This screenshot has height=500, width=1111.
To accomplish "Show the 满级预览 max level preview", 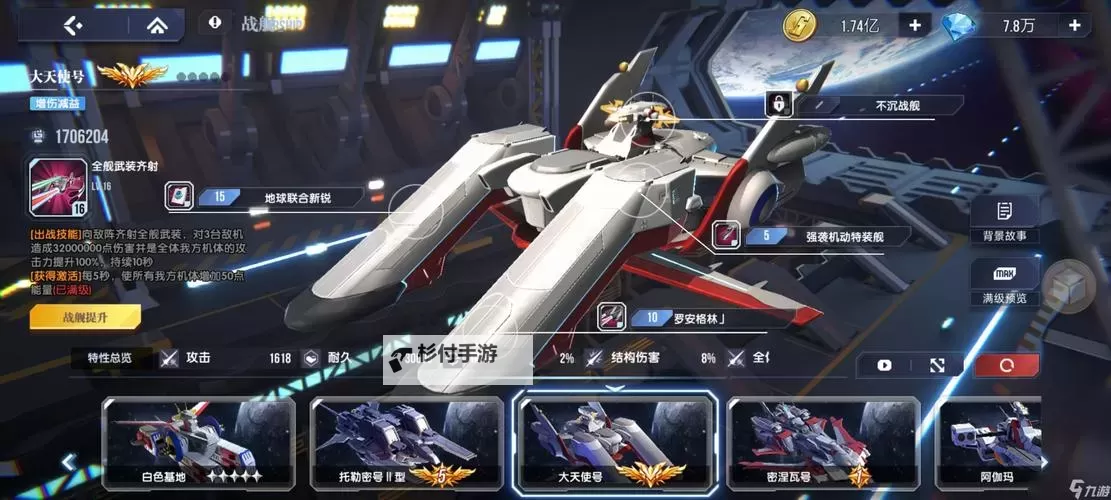I will coord(1004,284).
